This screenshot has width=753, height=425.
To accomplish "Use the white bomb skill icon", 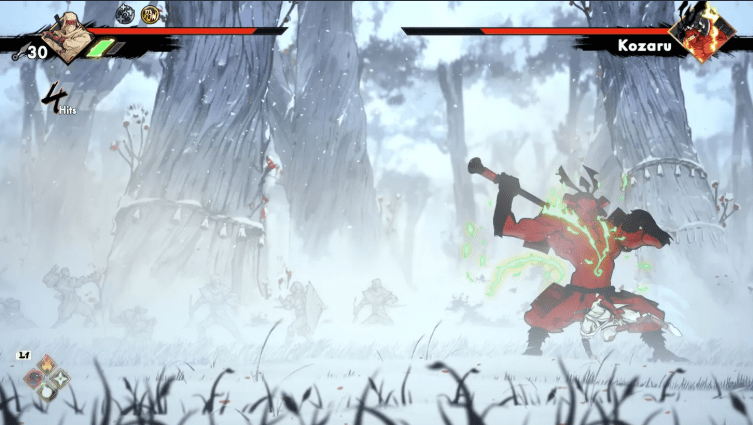I will pos(45,391).
